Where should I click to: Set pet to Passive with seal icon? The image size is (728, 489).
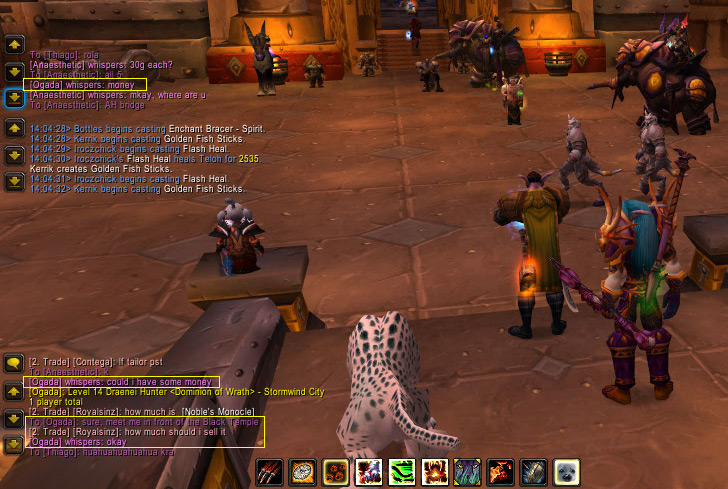click(x=567, y=472)
